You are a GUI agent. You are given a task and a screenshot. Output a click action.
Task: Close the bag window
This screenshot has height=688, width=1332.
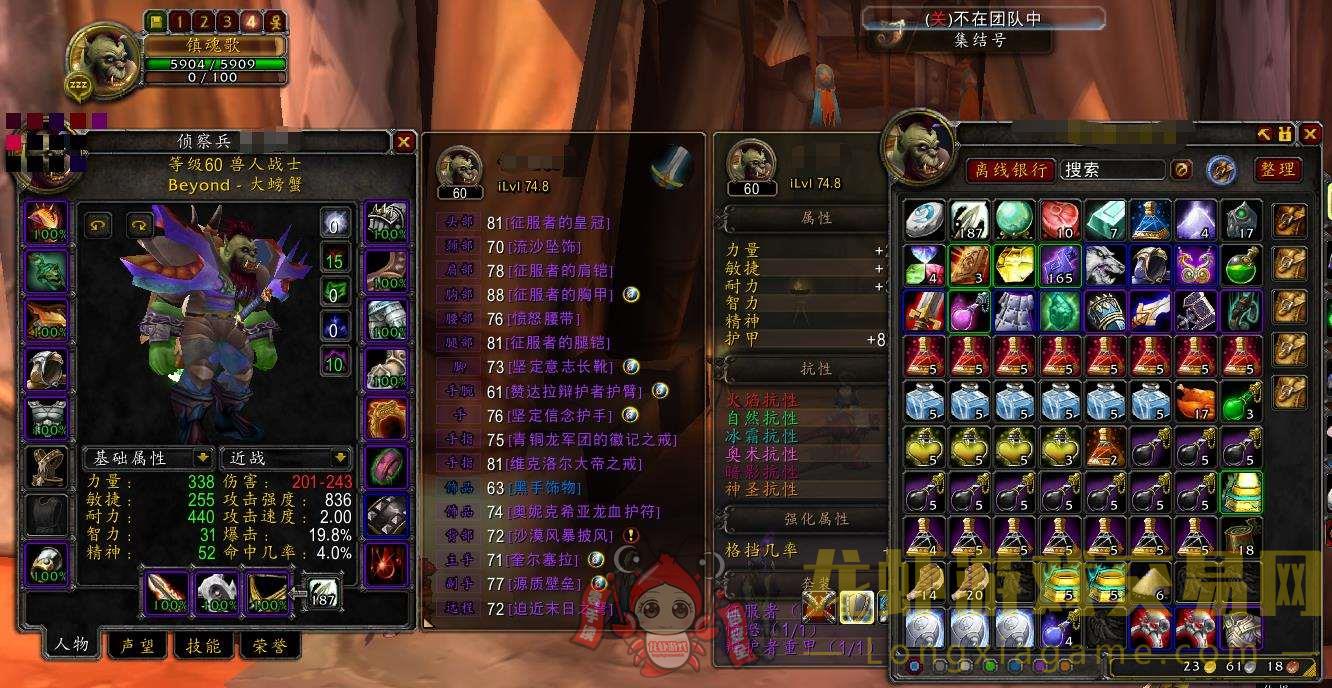[1309, 134]
